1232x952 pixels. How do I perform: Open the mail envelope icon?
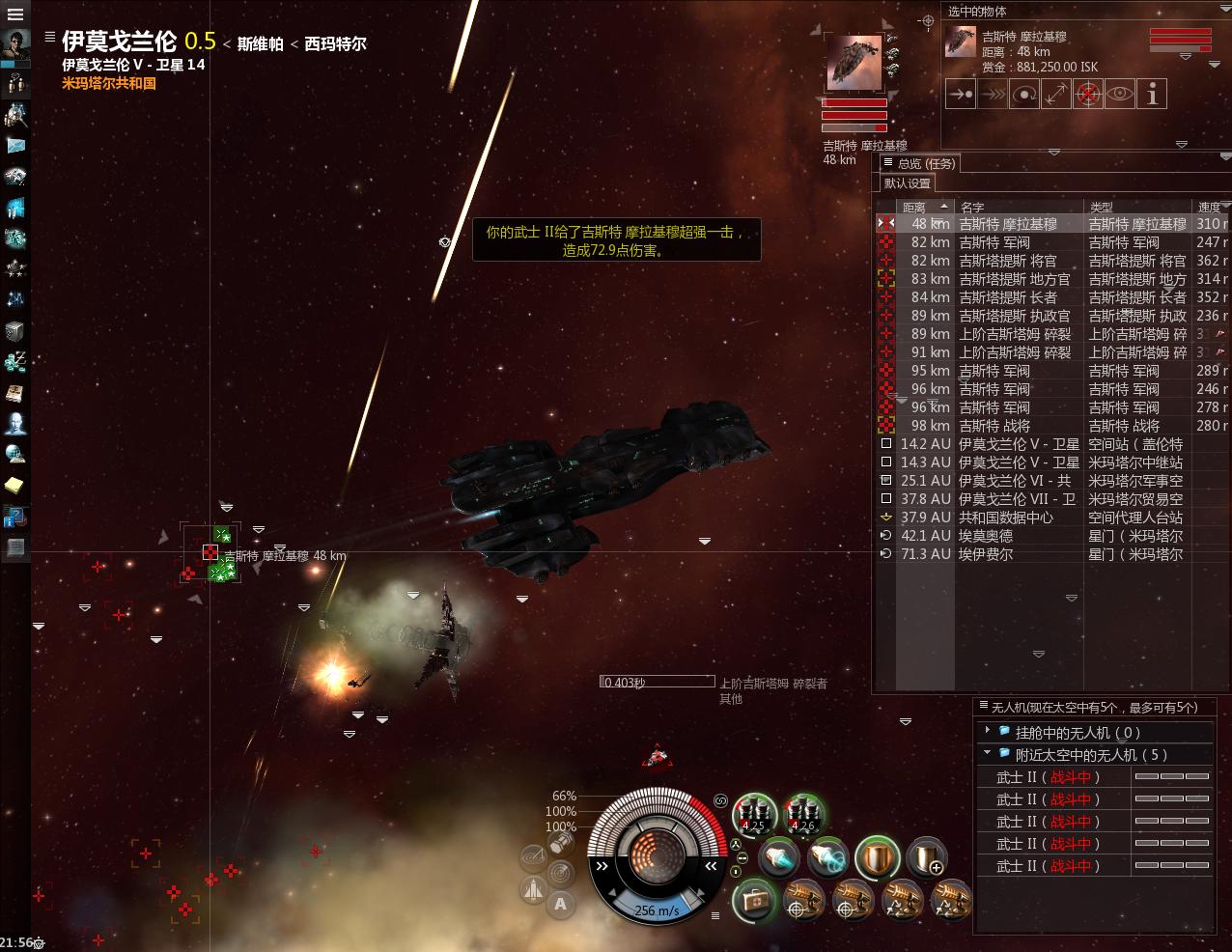(15, 145)
